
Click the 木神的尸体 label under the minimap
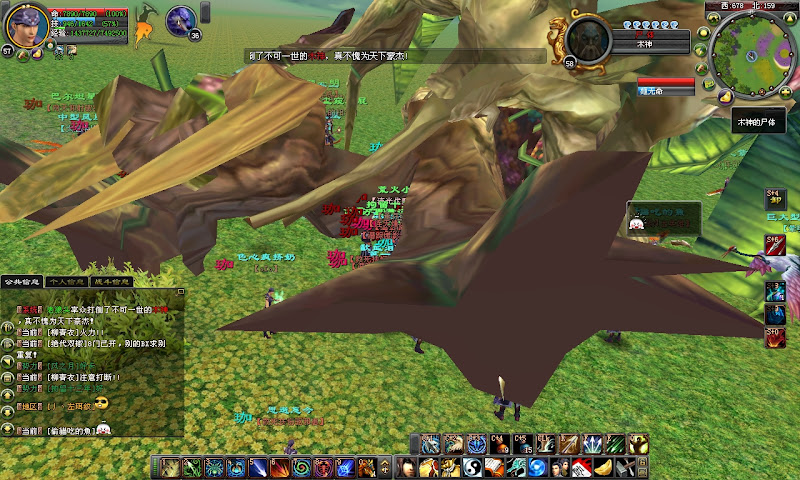758,121
